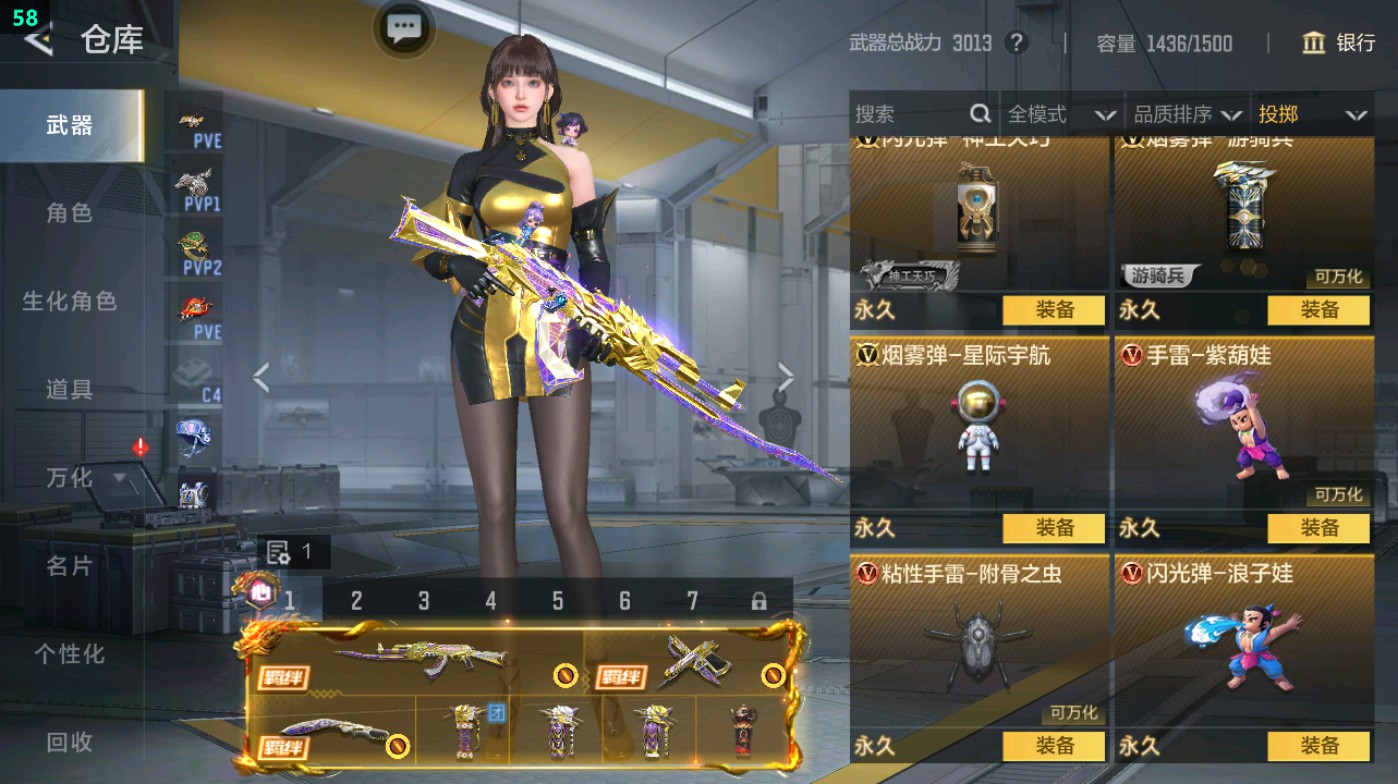Screen dimensions: 1398x784
Task: Open the chat bubble at the top
Action: pyautogui.click(x=403, y=29)
